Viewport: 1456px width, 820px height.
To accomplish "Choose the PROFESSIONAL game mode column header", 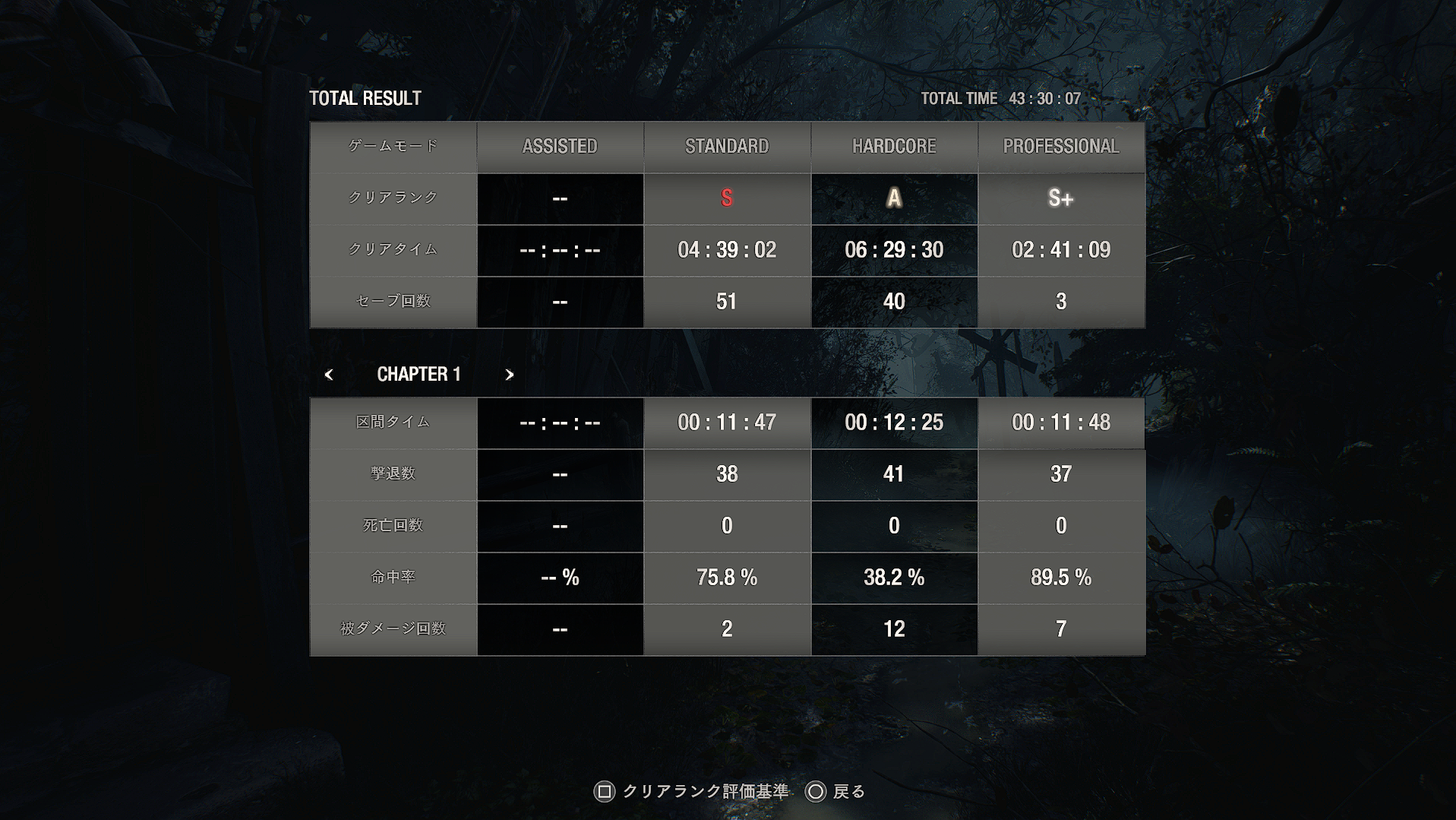I will [x=1061, y=146].
